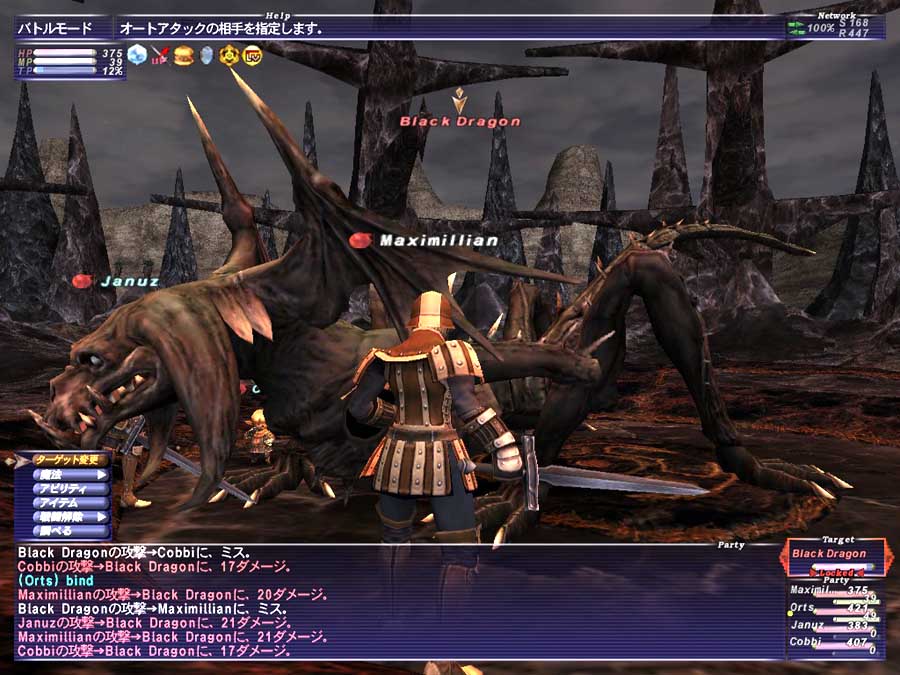Click the ice crystal status icon

coord(137,54)
